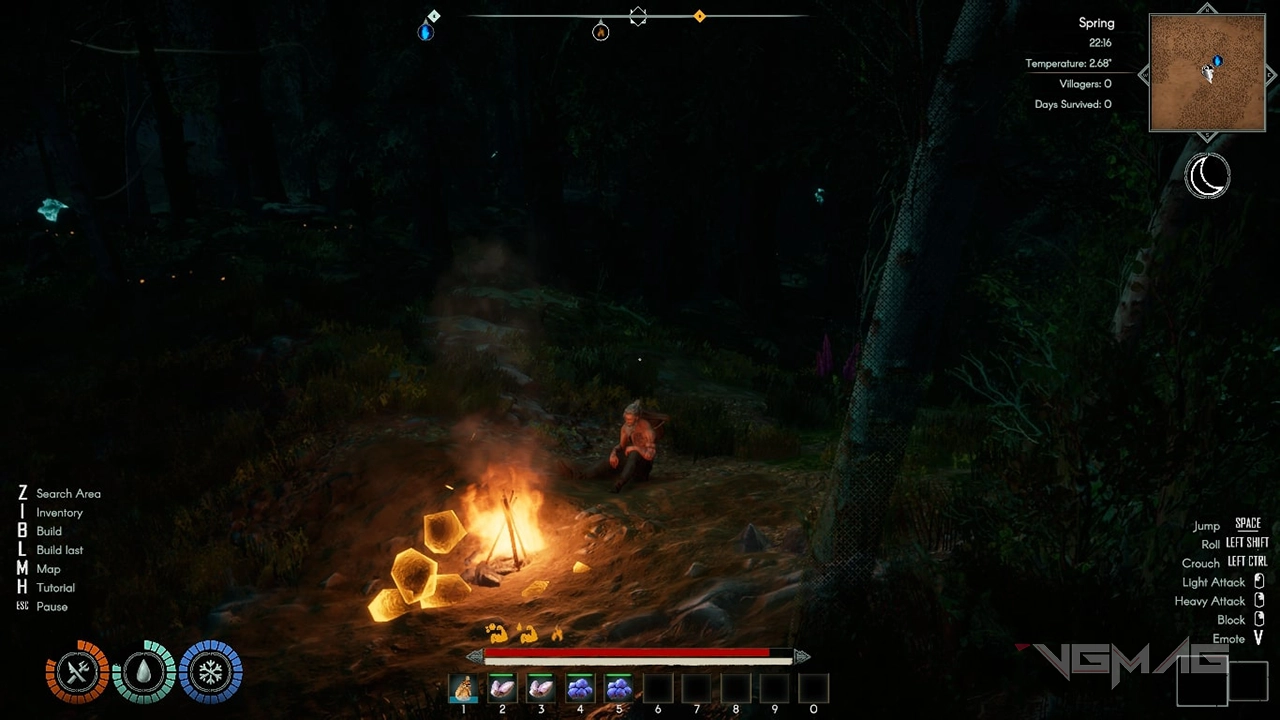
Task: Select the orange diamond compass marker
Action: 699,16
